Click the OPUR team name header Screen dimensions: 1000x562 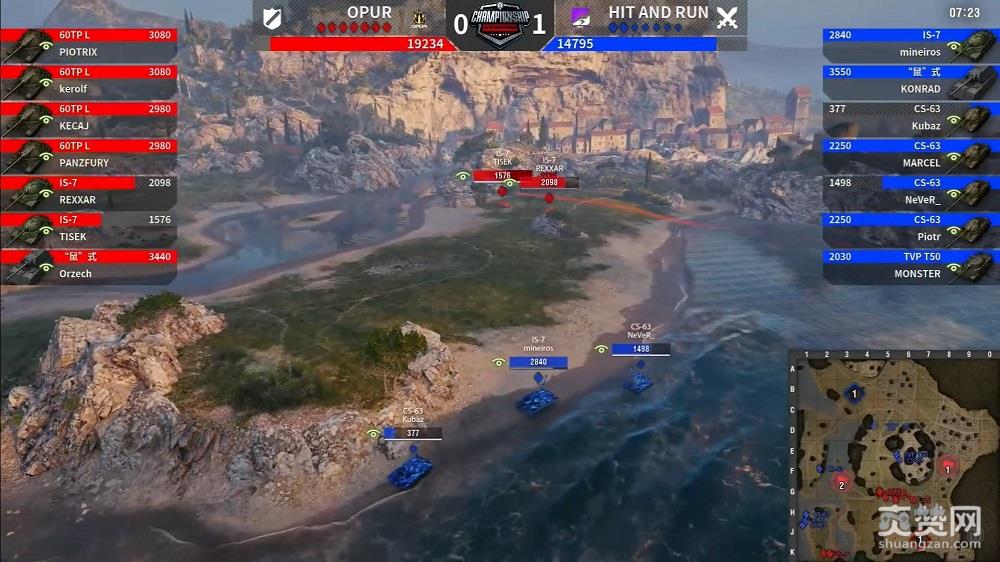[369, 13]
